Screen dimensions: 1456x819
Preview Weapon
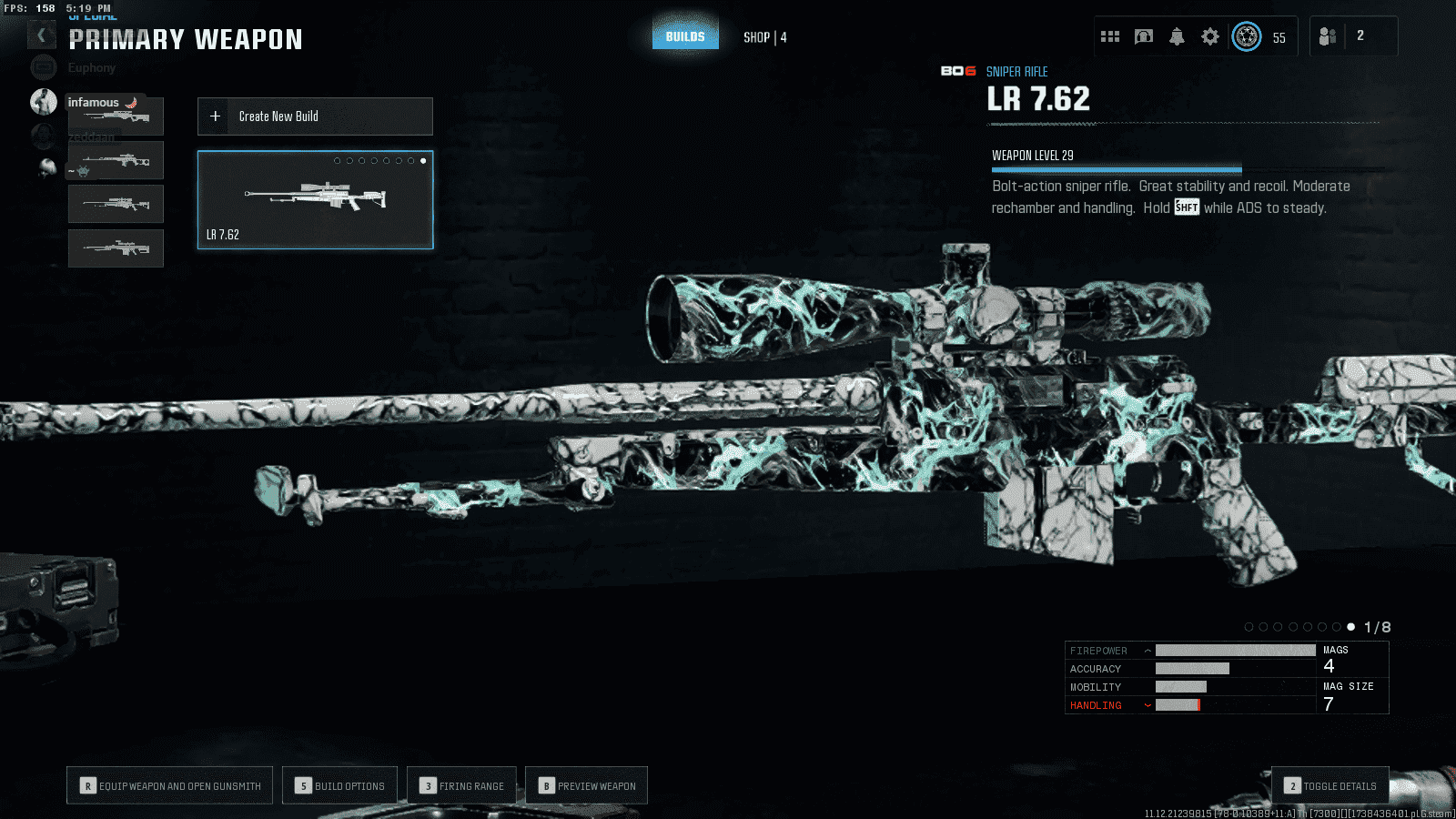click(x=586, y=785)
